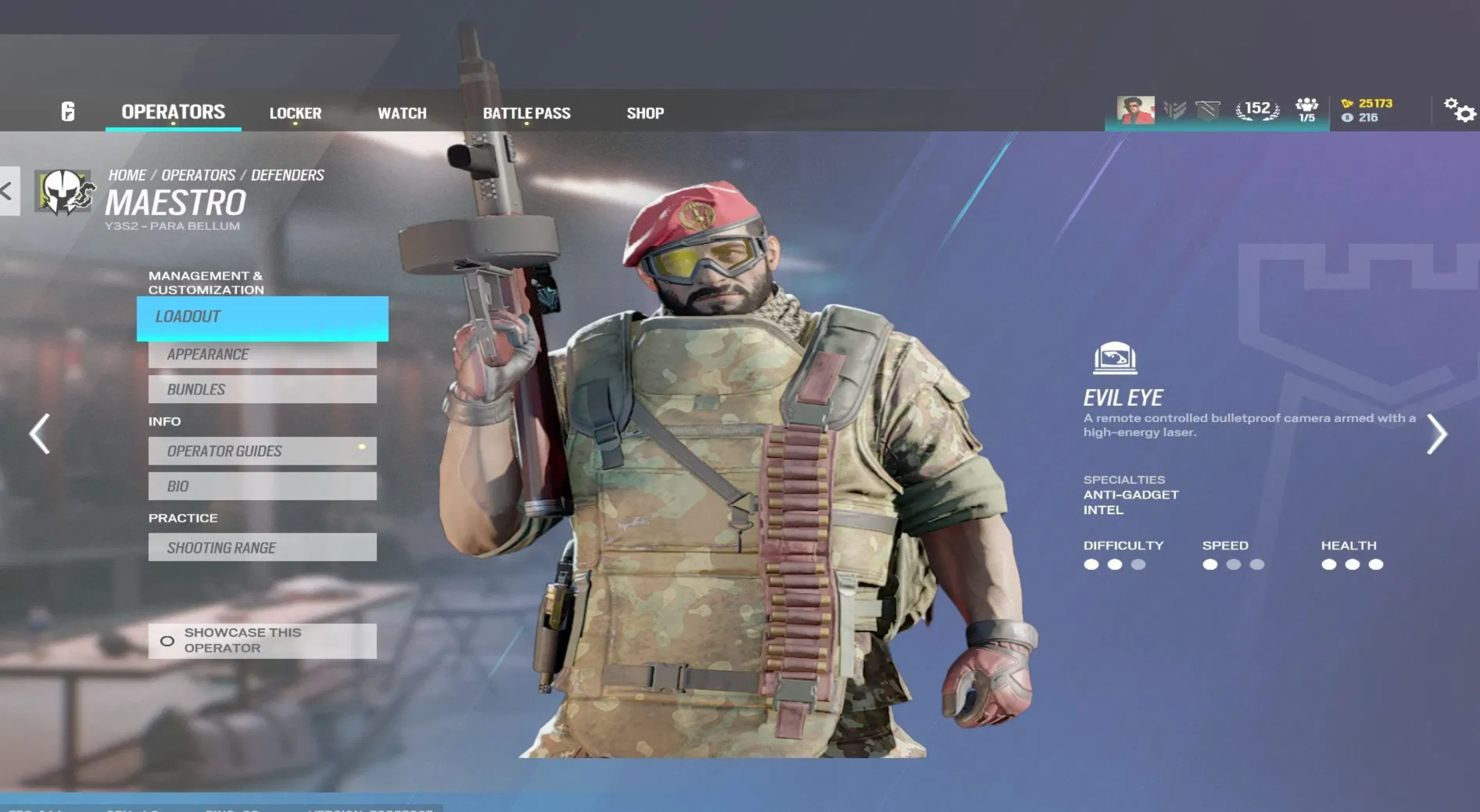
Task: Open settings via the gears icon
Action: tap(1459, 110)
